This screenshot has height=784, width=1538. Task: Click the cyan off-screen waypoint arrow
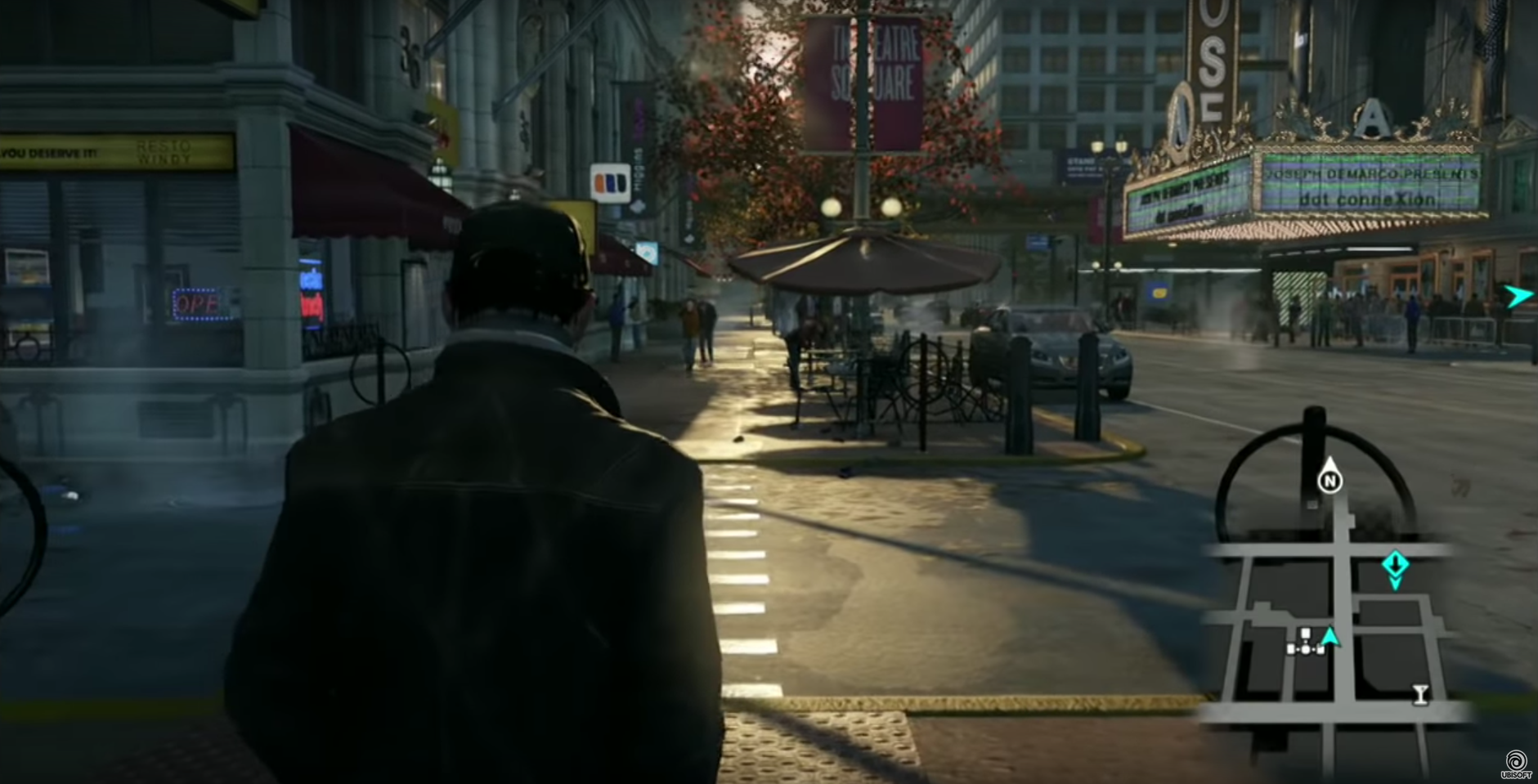[1518, 296]
